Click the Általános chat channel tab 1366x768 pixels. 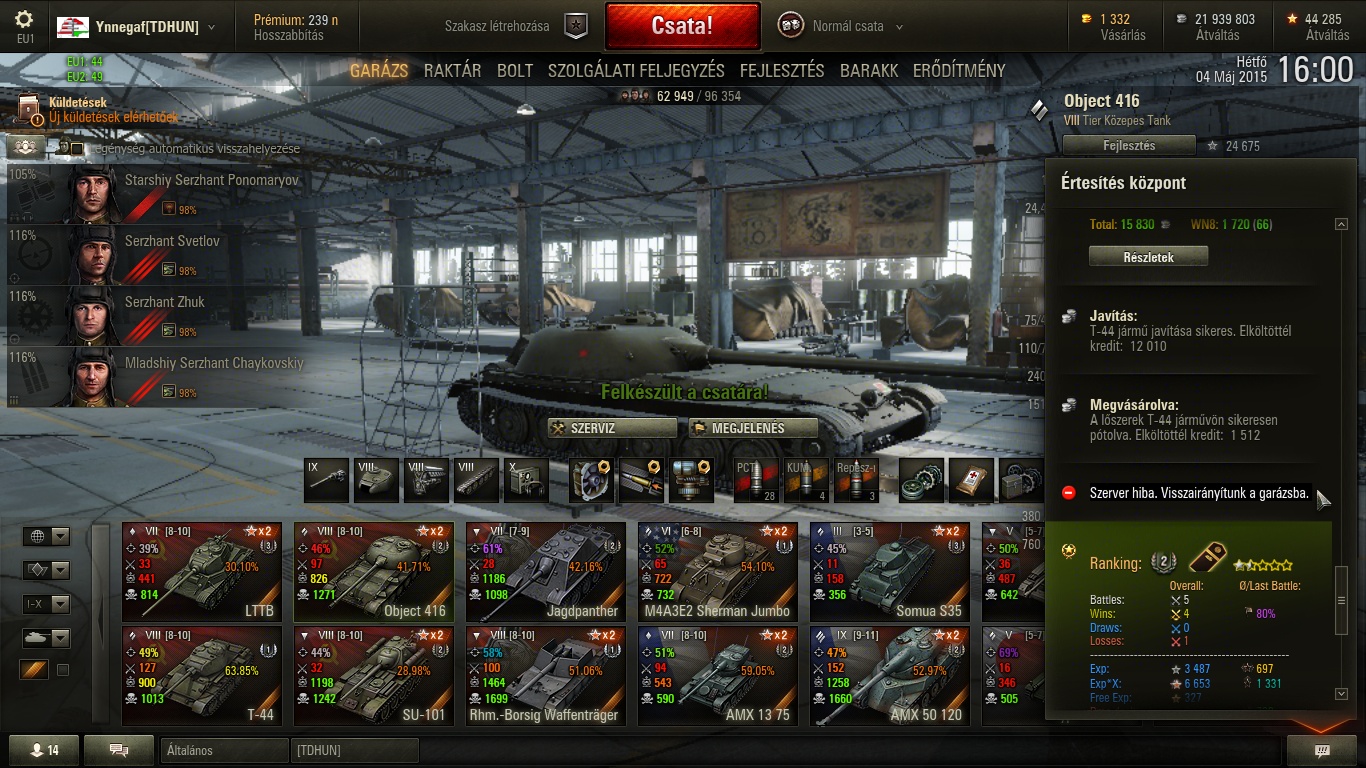[224, 750]
